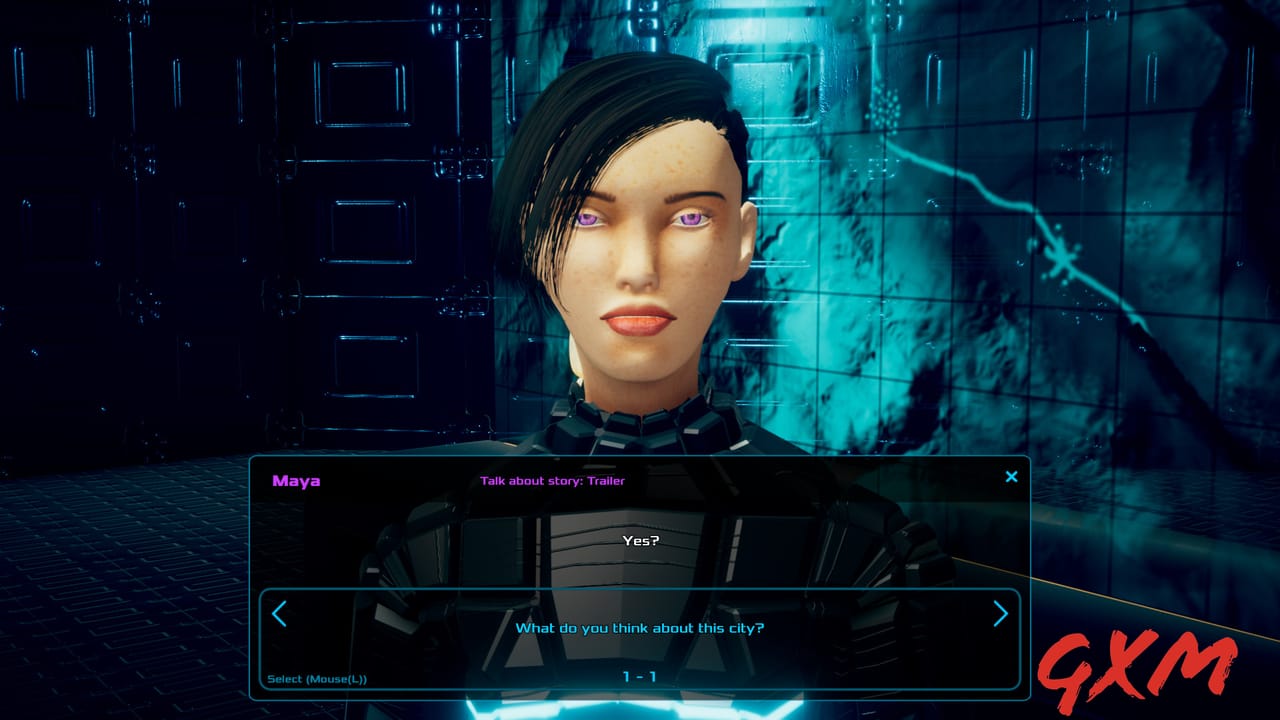Viewport: 1280px width, 720px height.
Task: Close the dialogue window with the X
Action: tap(1010, 477)
